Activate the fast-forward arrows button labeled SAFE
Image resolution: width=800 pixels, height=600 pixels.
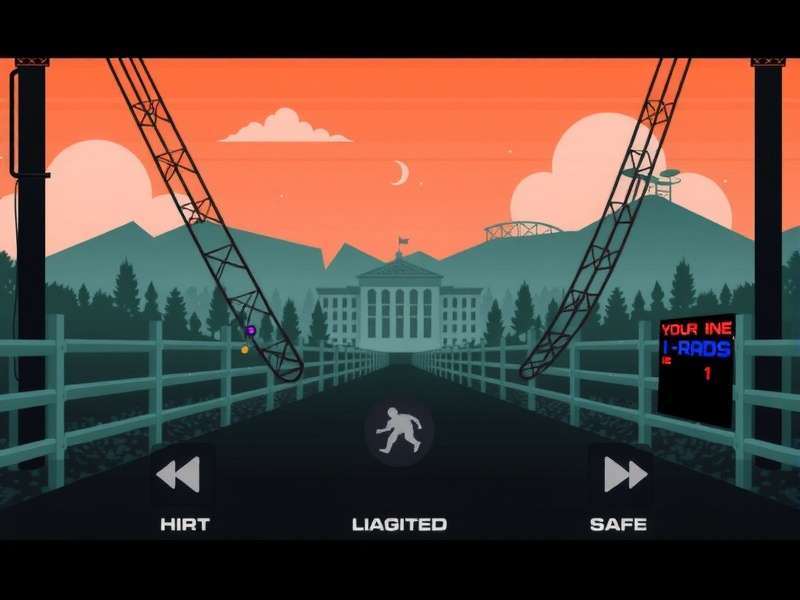tap(623, 474)
